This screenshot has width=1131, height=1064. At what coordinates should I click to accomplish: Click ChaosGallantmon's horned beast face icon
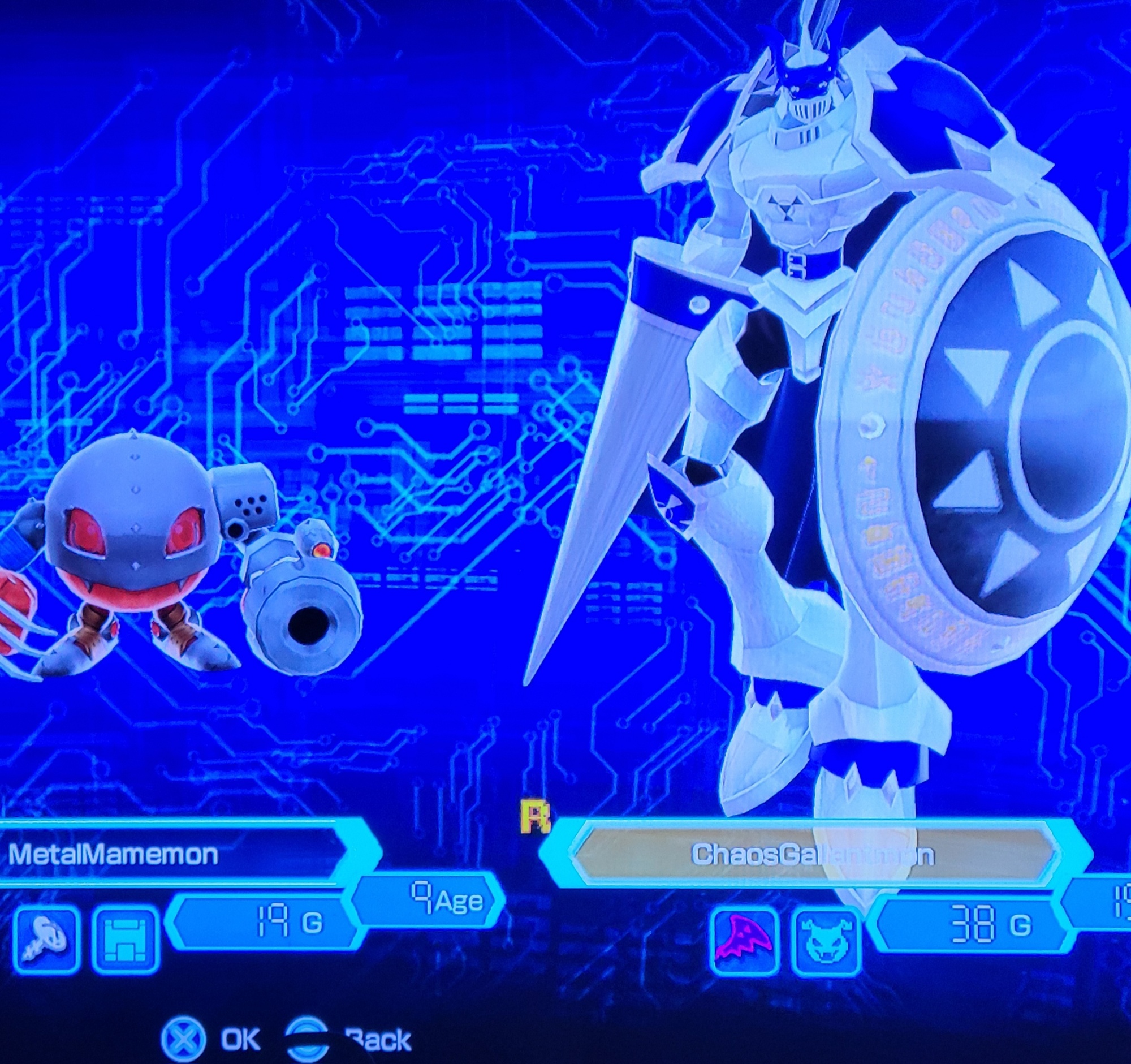click(x=827, y=939)
